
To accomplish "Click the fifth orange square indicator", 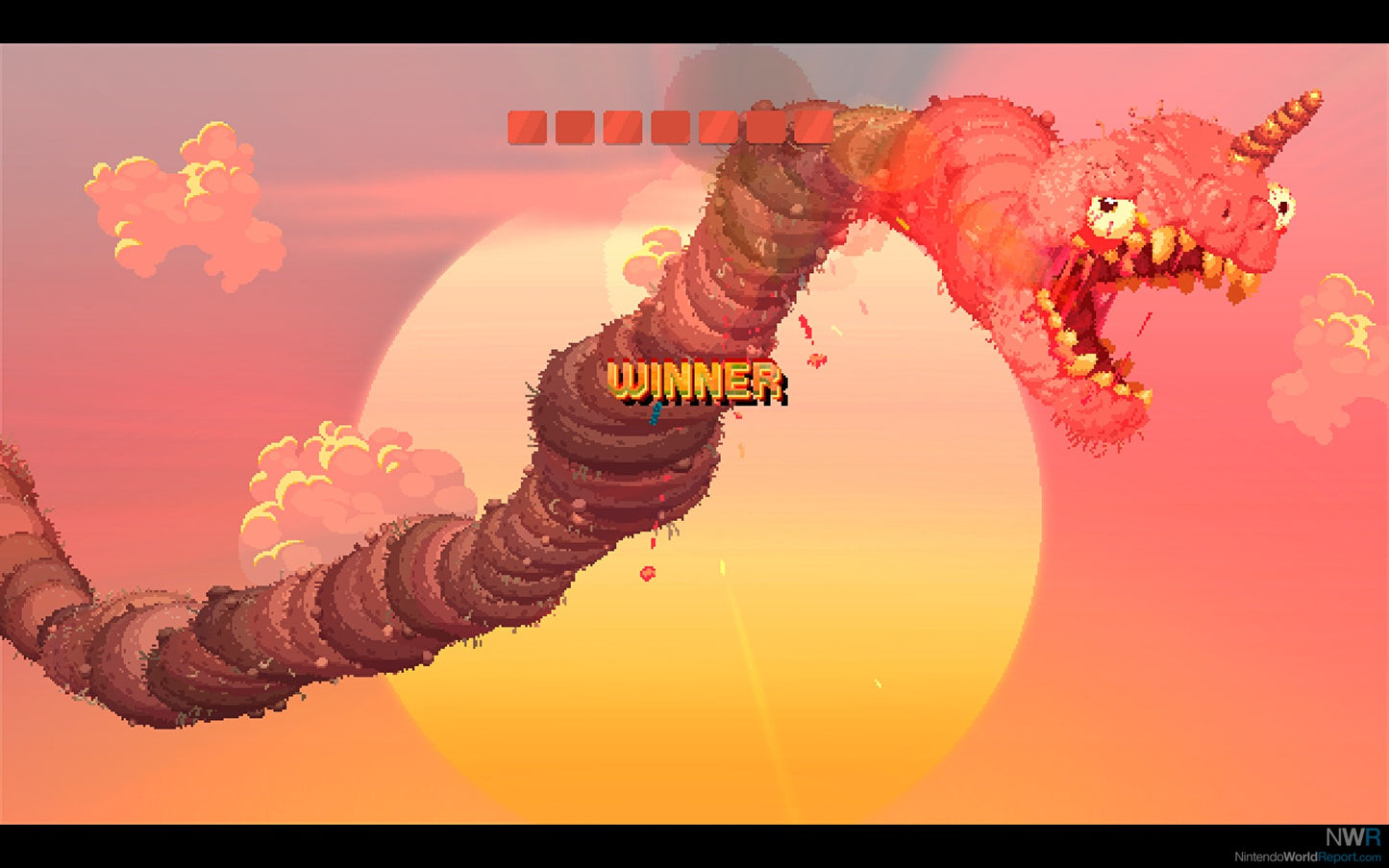I will point(718,126).
